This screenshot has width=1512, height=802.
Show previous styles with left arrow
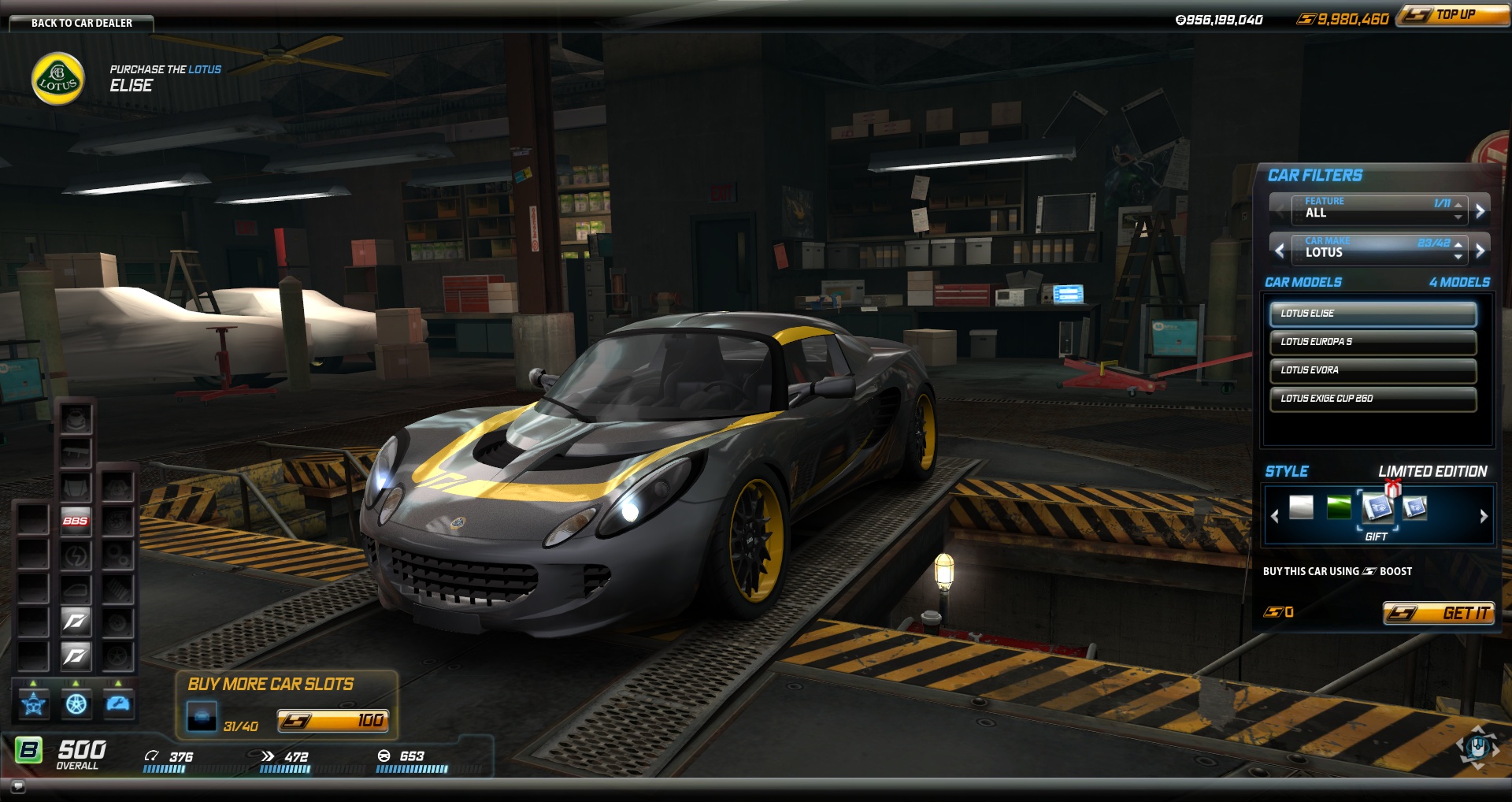[1275, 516]
